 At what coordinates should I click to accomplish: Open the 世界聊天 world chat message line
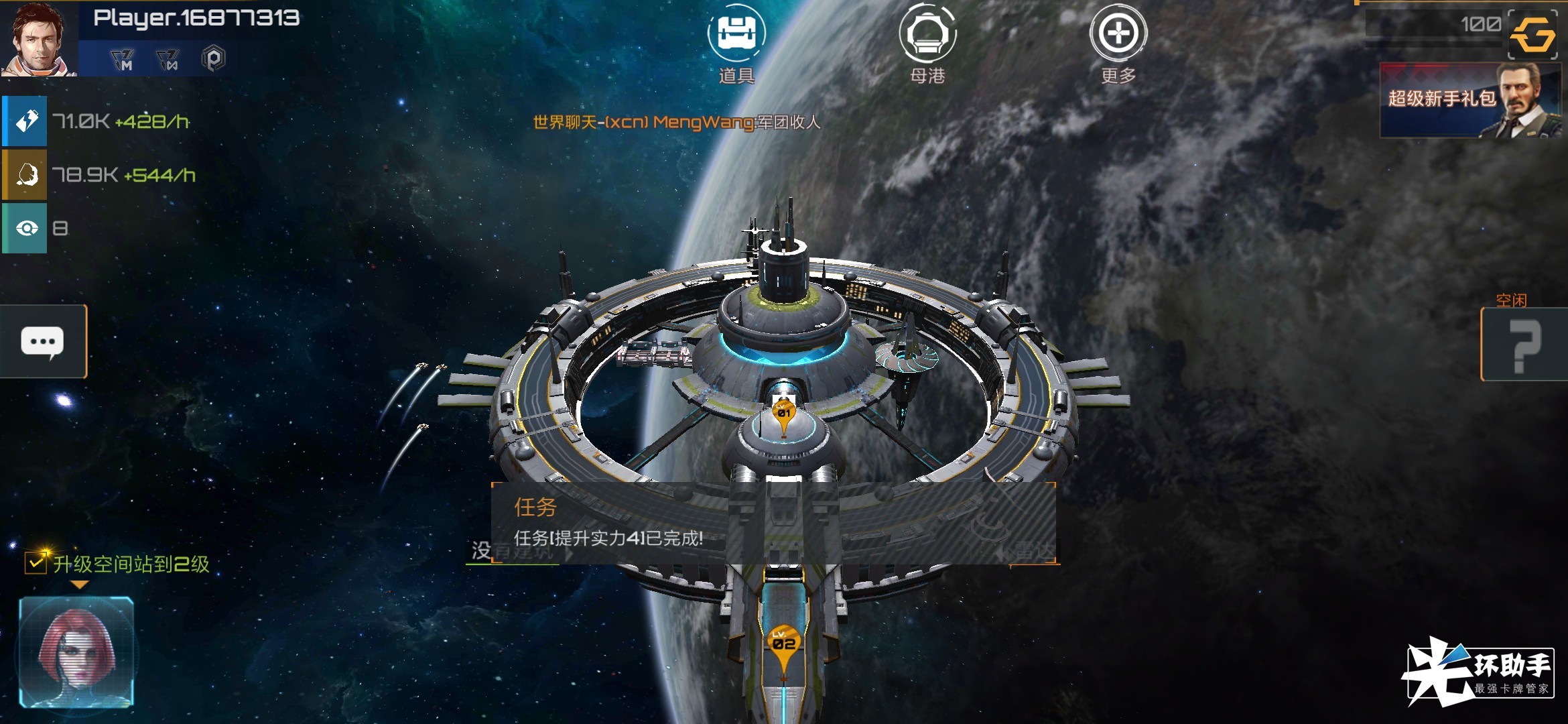676,122
